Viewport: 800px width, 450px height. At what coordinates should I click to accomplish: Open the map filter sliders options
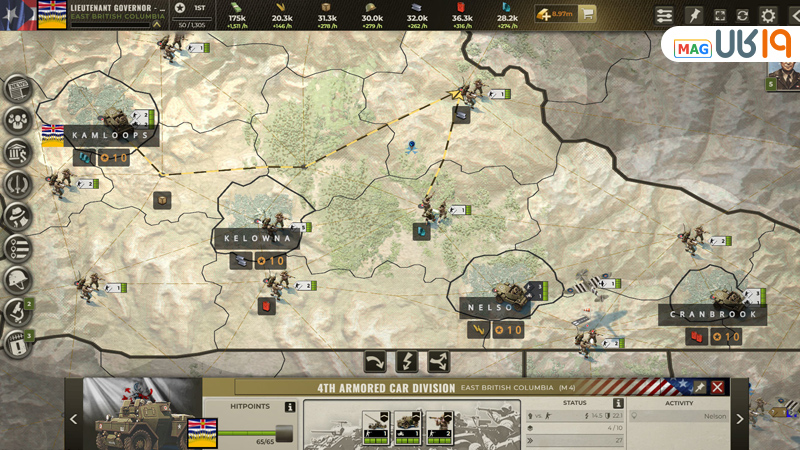coord(664,16)
